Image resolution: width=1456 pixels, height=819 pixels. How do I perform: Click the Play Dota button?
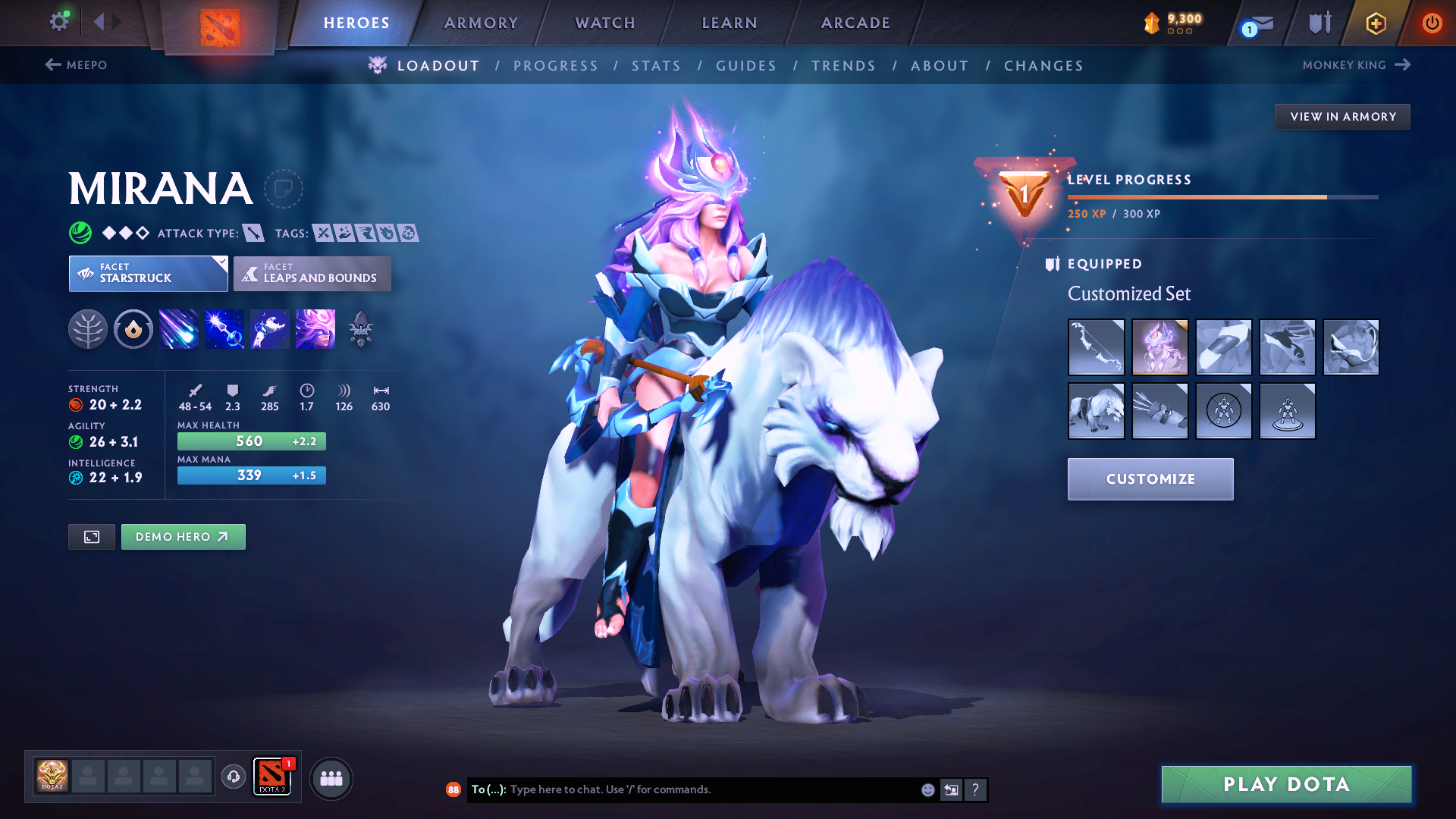(1286, 784)
